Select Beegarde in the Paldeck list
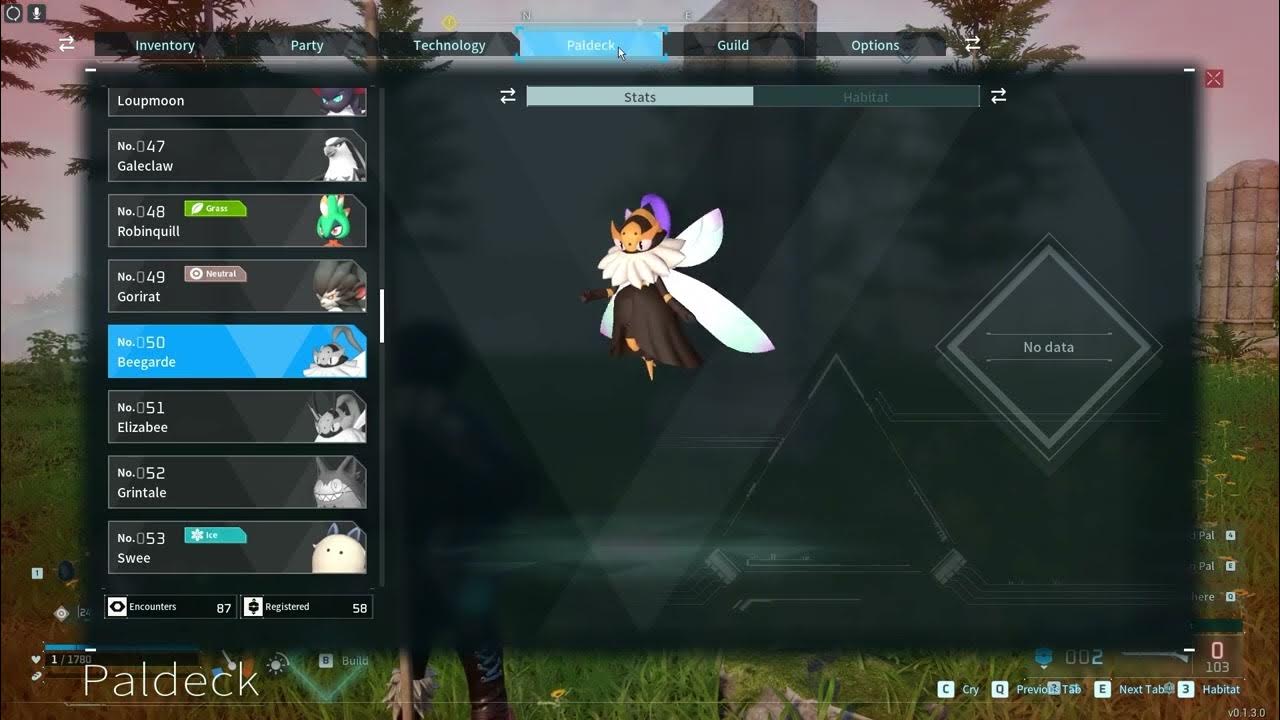The height and width of the screenshot is (720, 1280). click(237, 351)
